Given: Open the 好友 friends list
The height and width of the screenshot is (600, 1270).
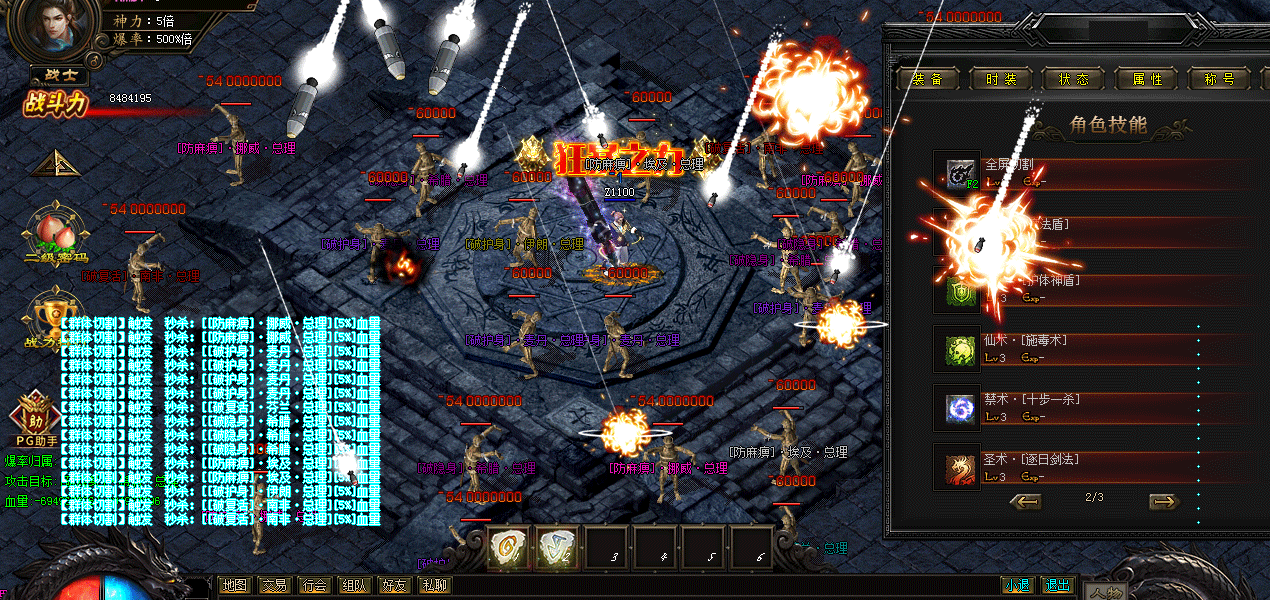Looking at the screenshot, I should click(x=394, y=586).
